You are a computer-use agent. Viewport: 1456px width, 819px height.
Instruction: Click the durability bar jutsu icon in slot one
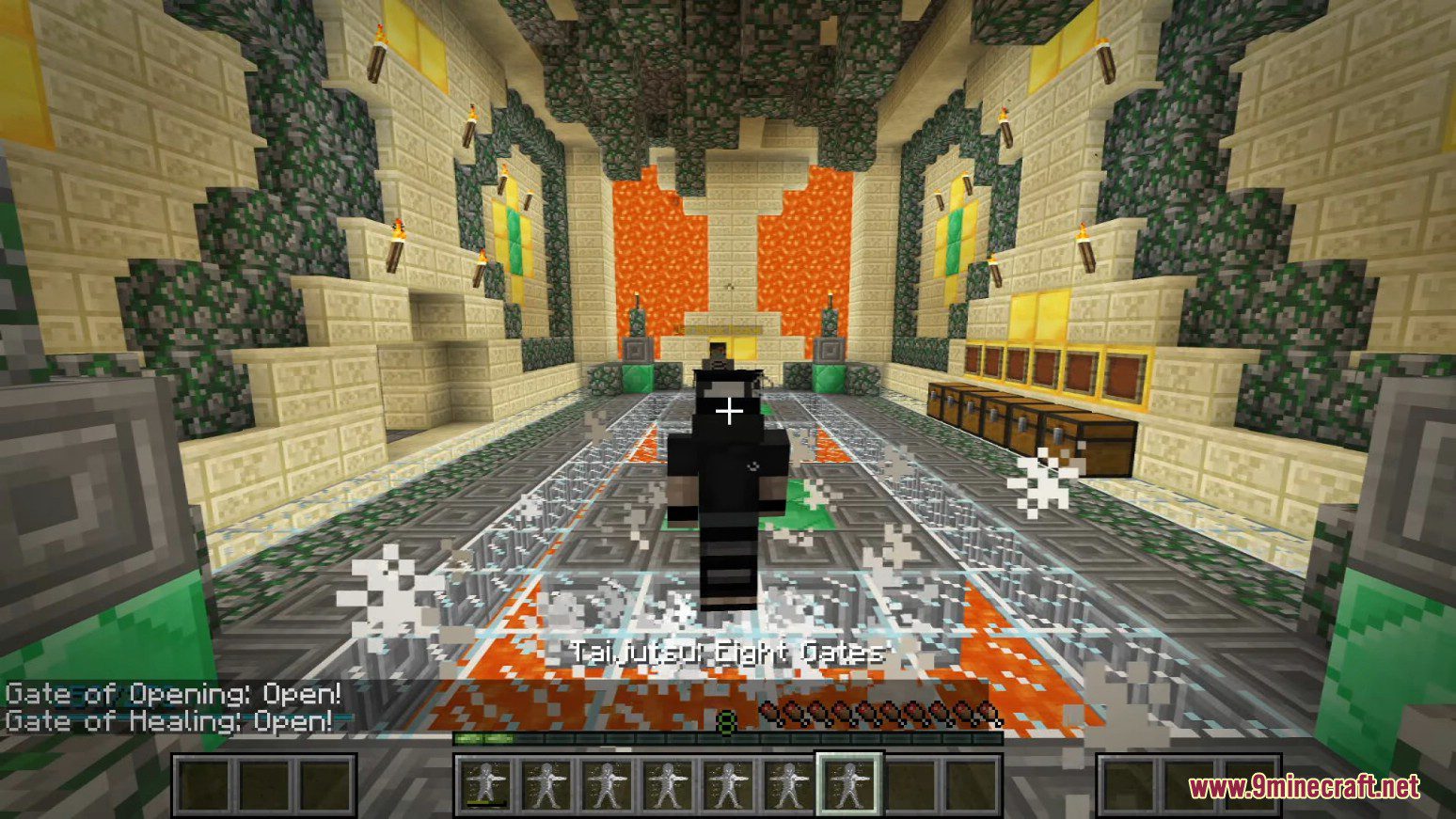[486, 782]
